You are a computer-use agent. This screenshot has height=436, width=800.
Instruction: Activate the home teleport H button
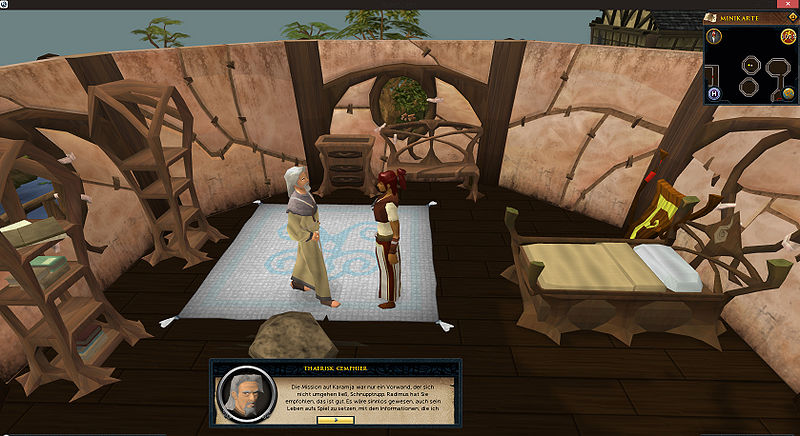click(715, 93)
